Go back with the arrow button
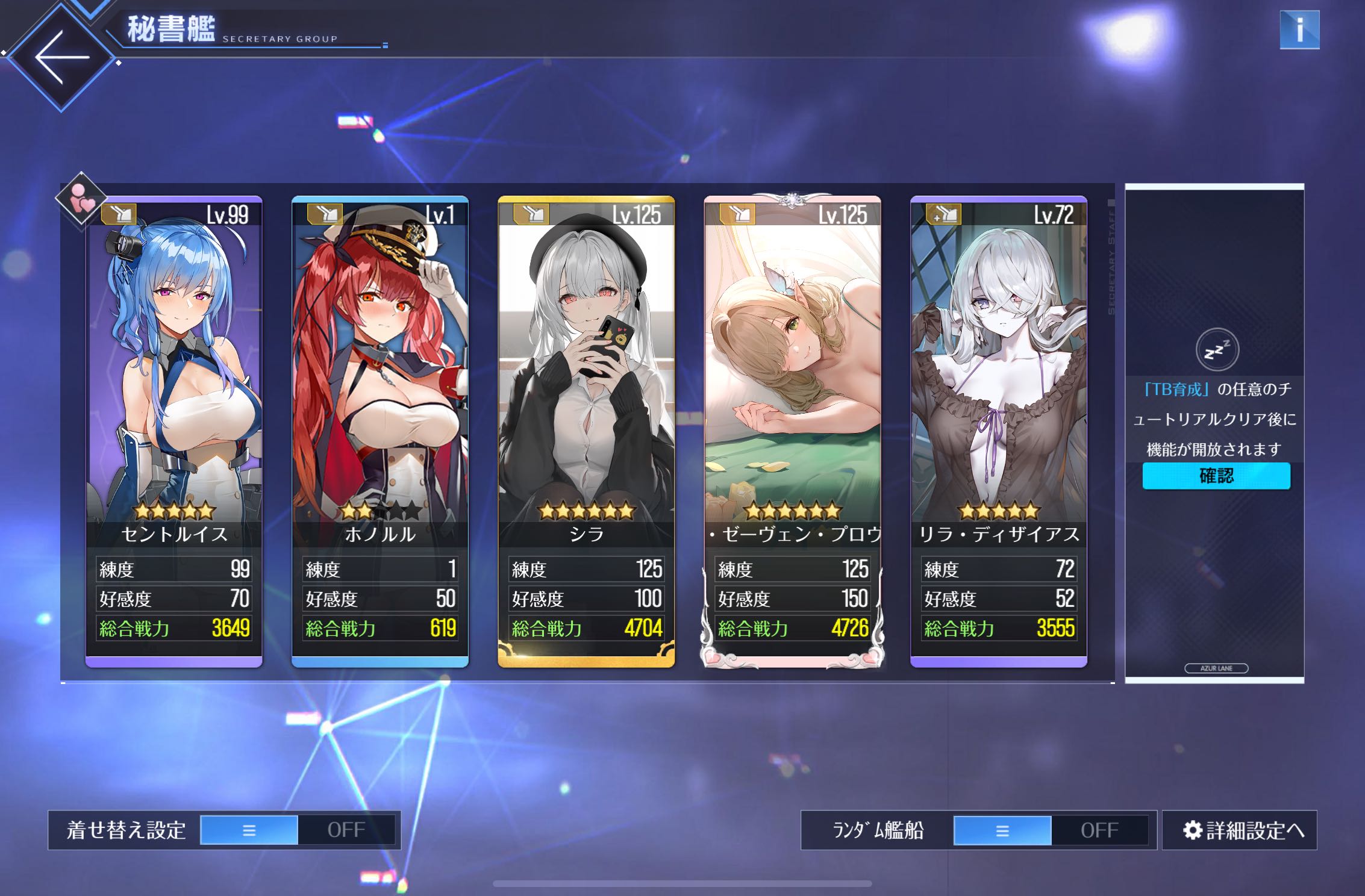This screenshot has width=1365, height=896. coord(61,58)
